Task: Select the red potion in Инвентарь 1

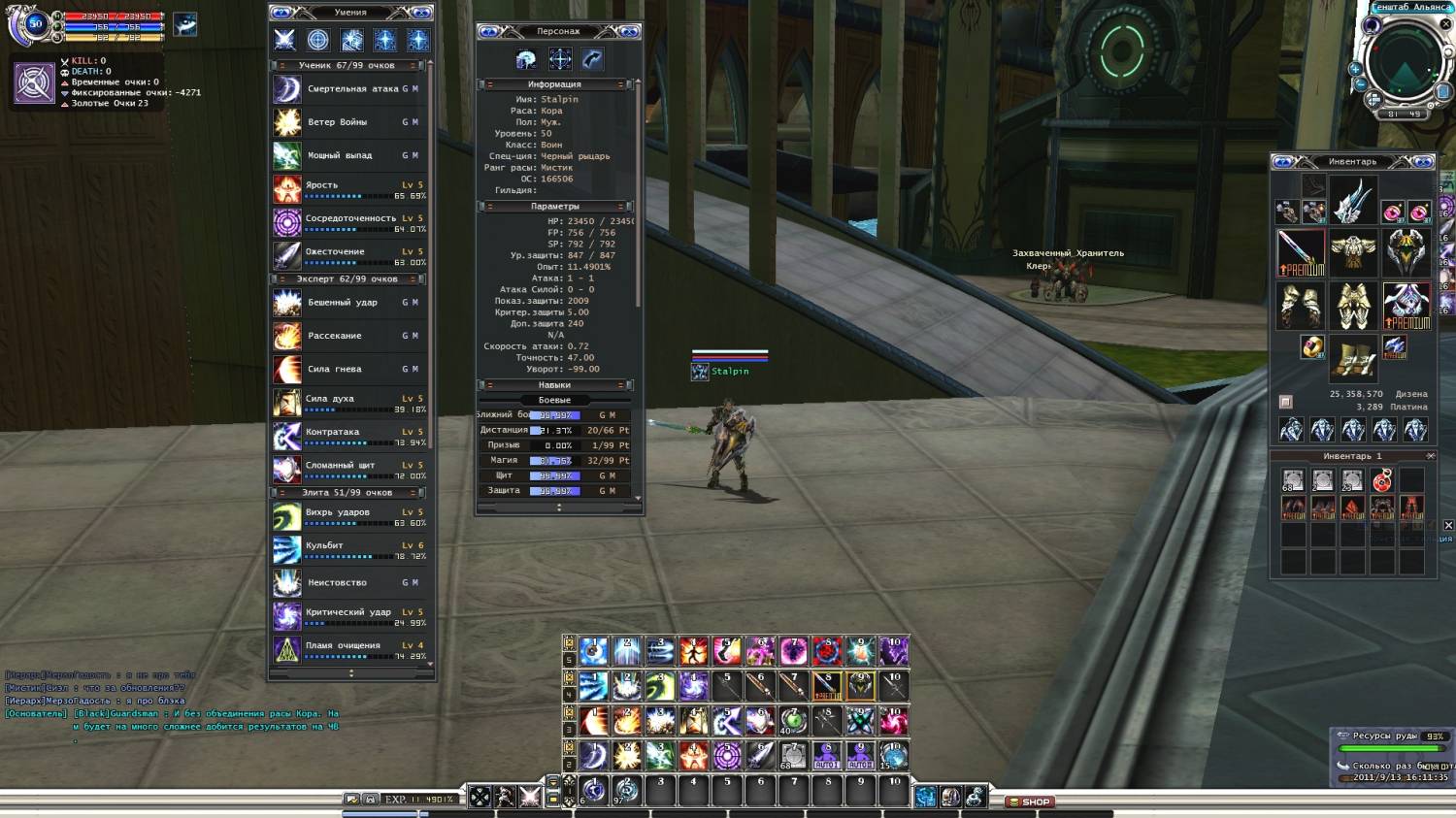Action: [1382, 479]
